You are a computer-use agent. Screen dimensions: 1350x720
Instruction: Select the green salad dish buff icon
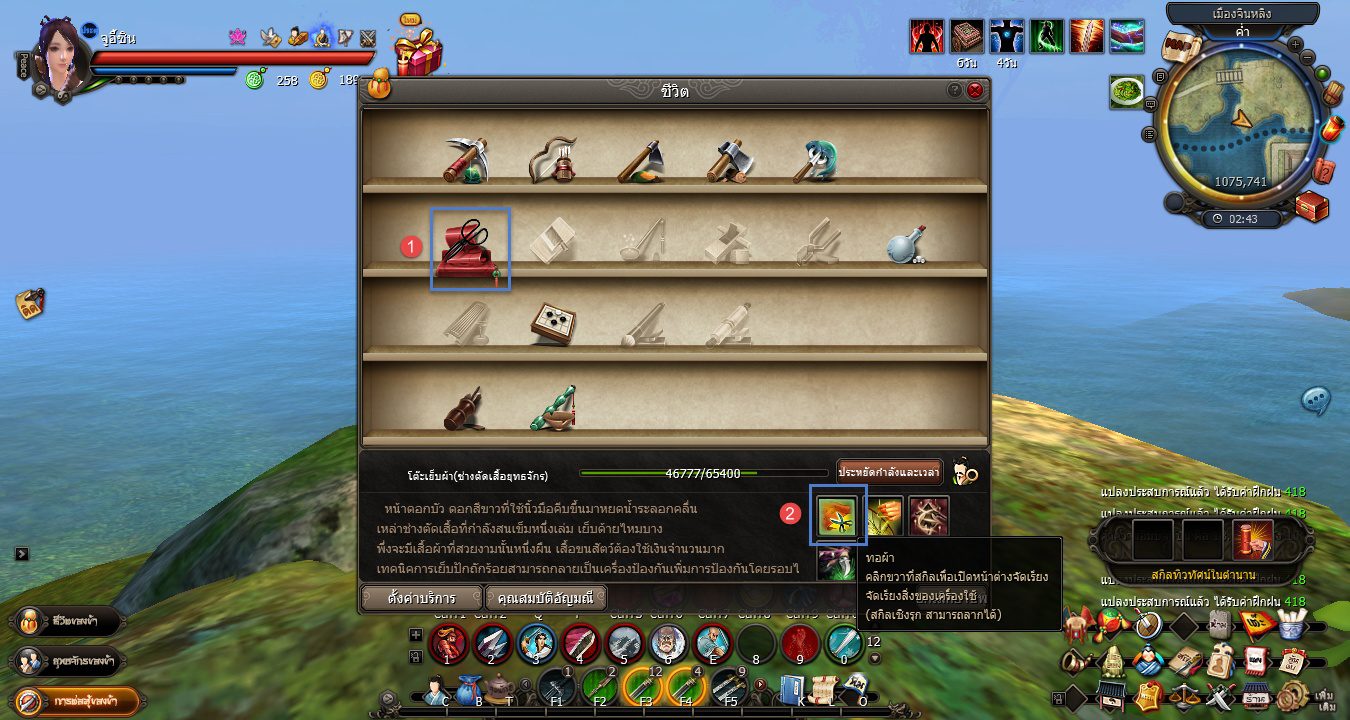1127,92
